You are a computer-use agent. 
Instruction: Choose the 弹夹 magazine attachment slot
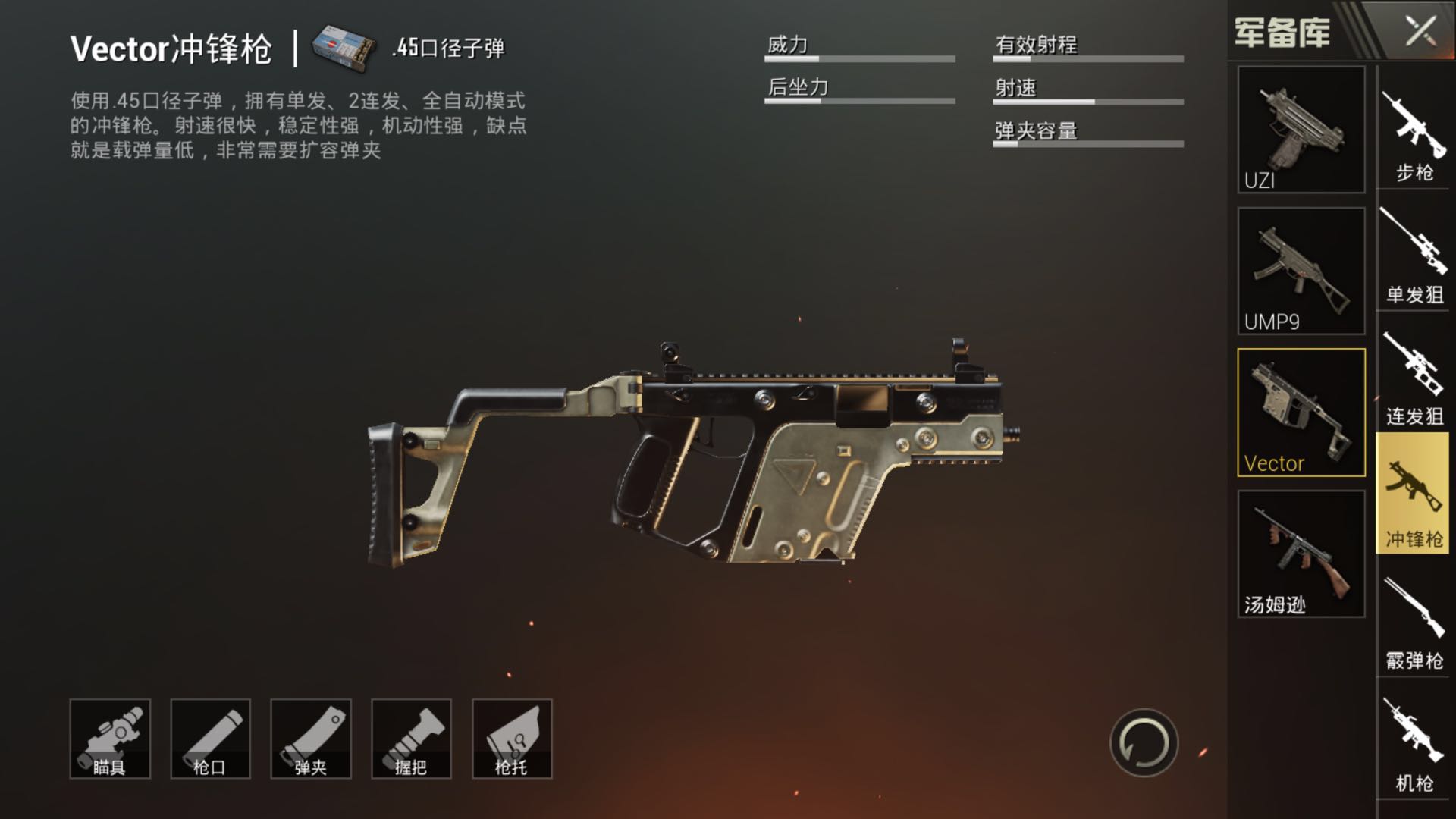tap(311, 739)
